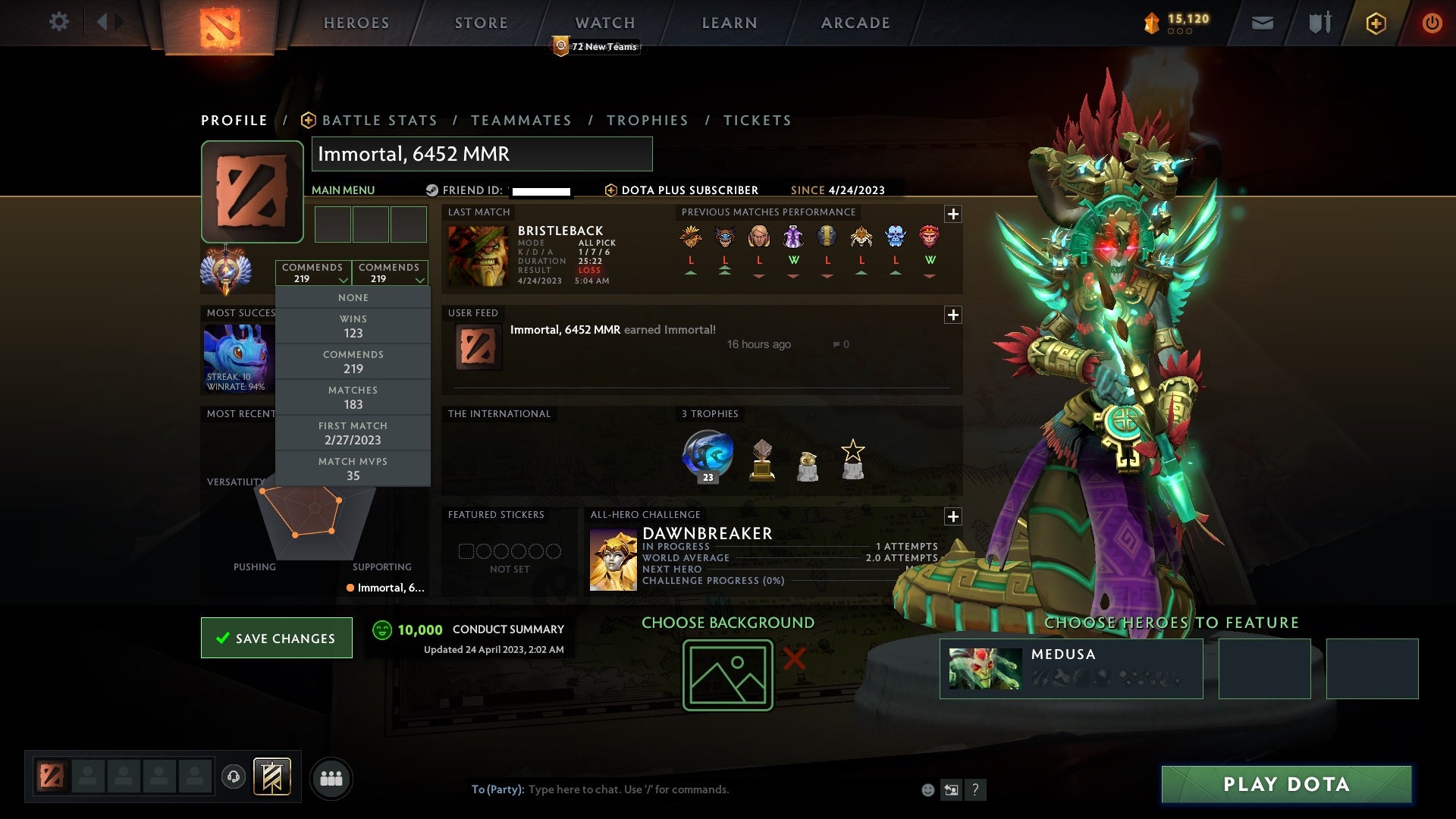Expand Previous Matches Performance with the plus button
Image resolution: width=1456 pixels, height=819 pixels.
tap(954, 213)
